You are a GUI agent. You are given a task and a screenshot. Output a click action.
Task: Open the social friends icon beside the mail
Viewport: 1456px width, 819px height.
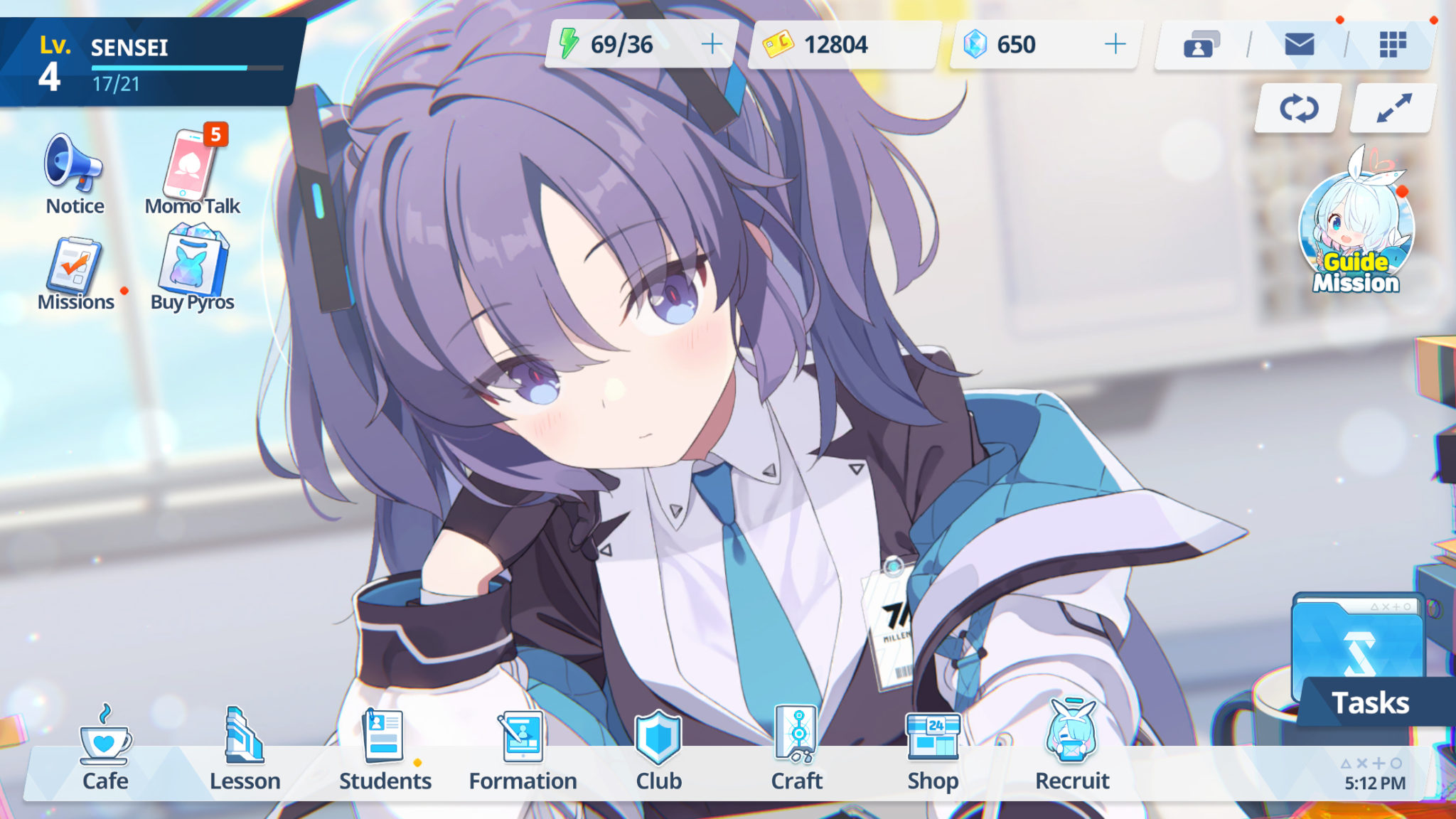click(x=1203, y=45)
